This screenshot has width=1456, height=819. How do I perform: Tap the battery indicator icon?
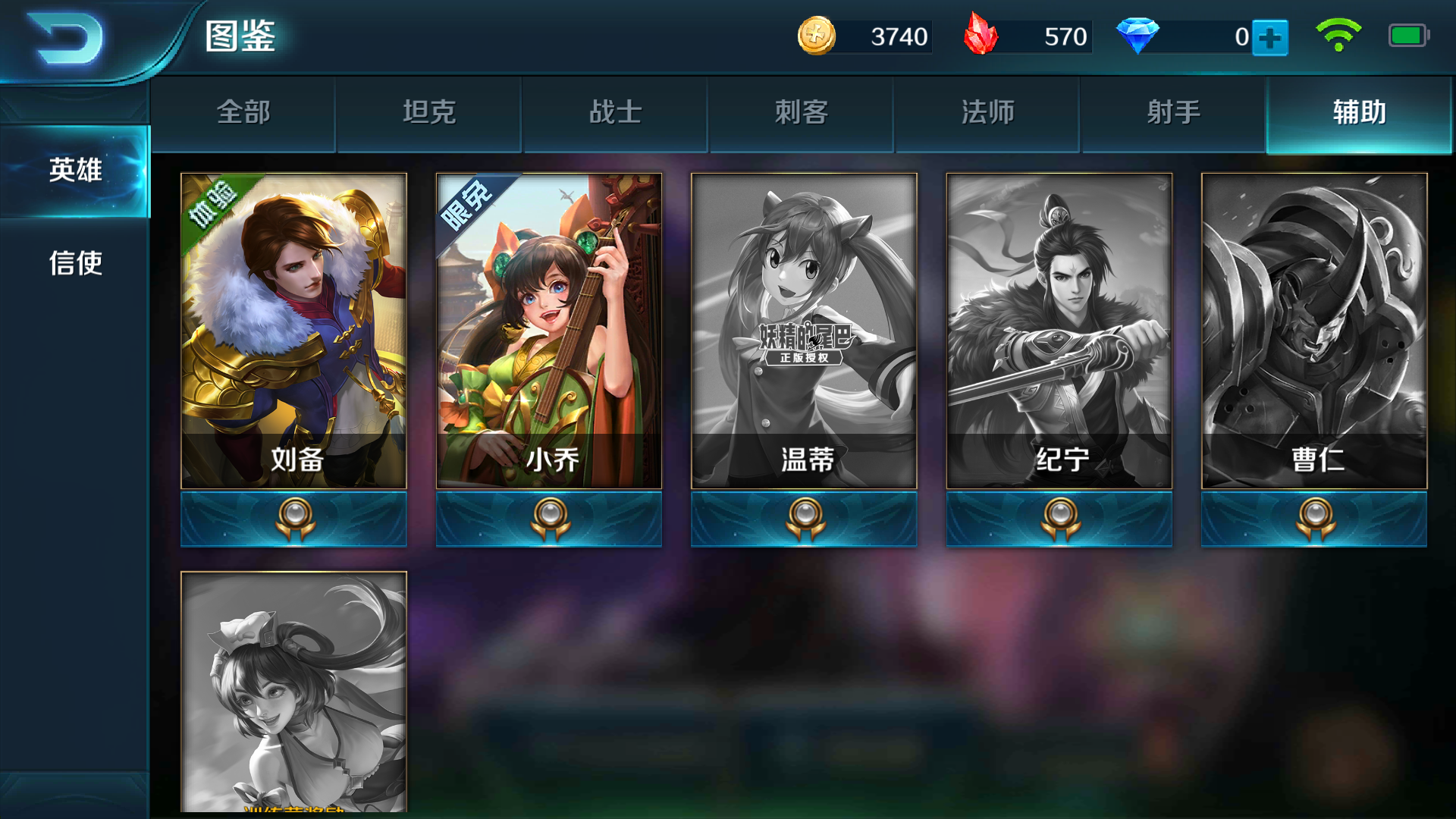(1407, 35)
